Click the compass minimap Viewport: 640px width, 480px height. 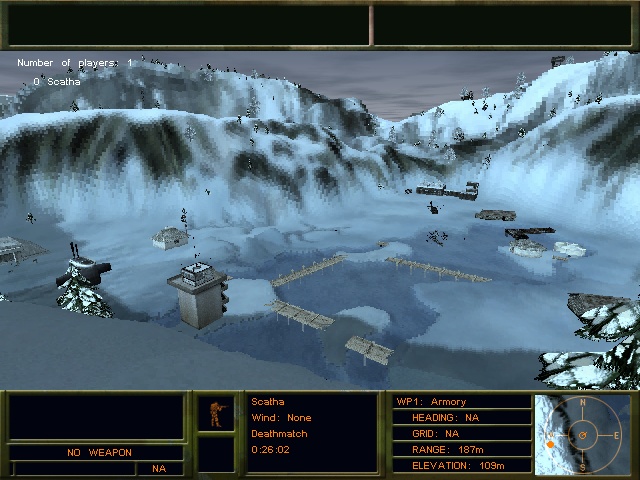[x=584, y=435]
